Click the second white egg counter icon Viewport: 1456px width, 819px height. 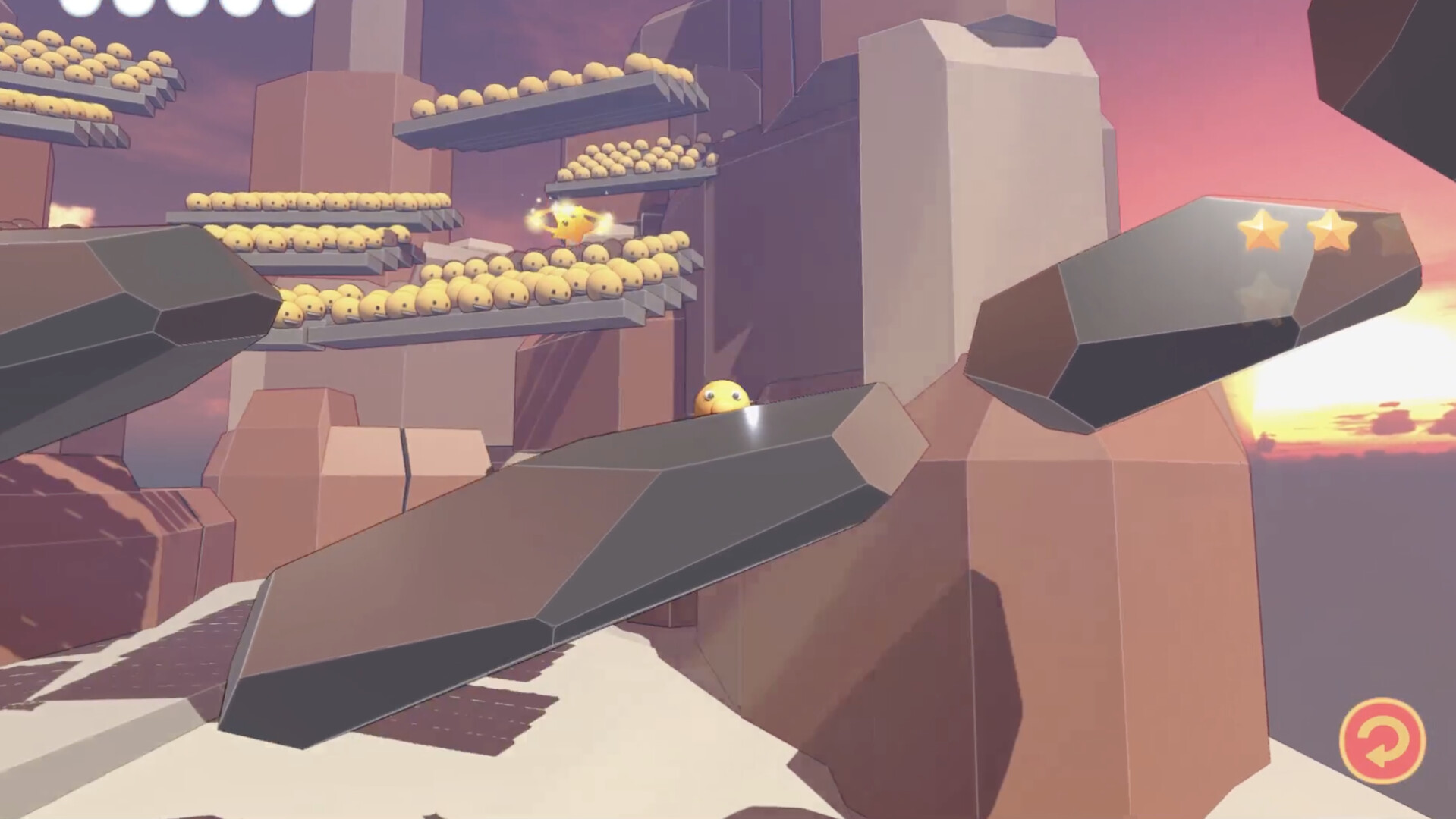point(131,6)
